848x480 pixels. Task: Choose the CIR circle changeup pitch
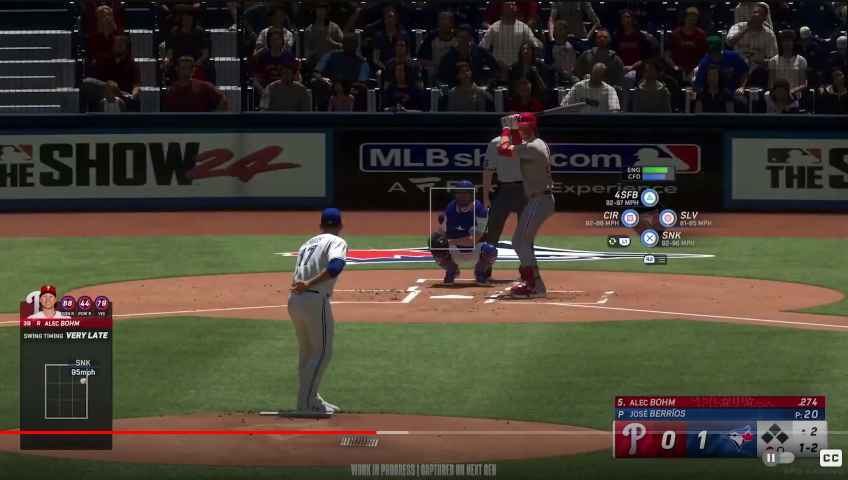pyautogui.click(x=630, y=218)
